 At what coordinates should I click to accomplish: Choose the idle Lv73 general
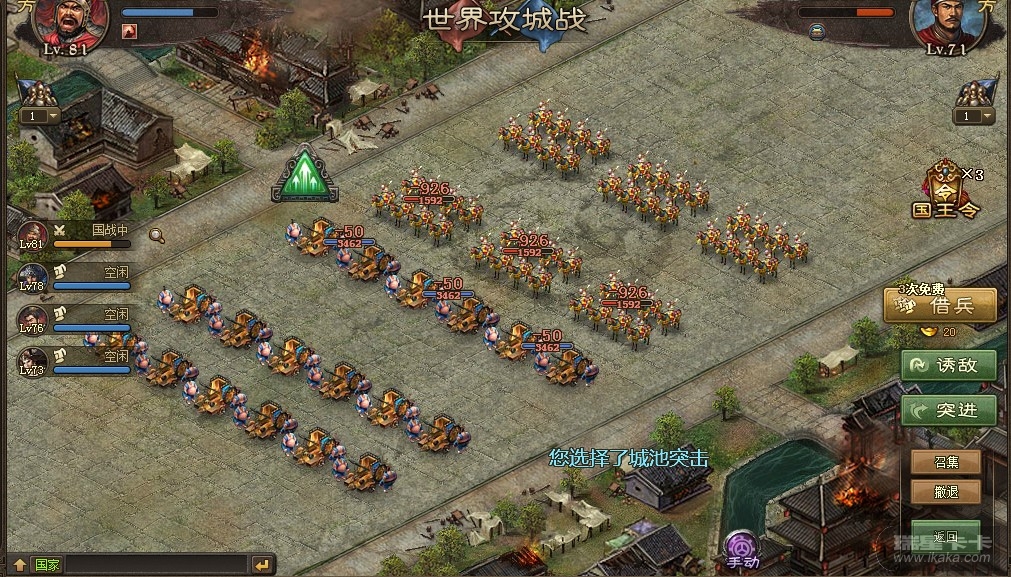[33, 361]
